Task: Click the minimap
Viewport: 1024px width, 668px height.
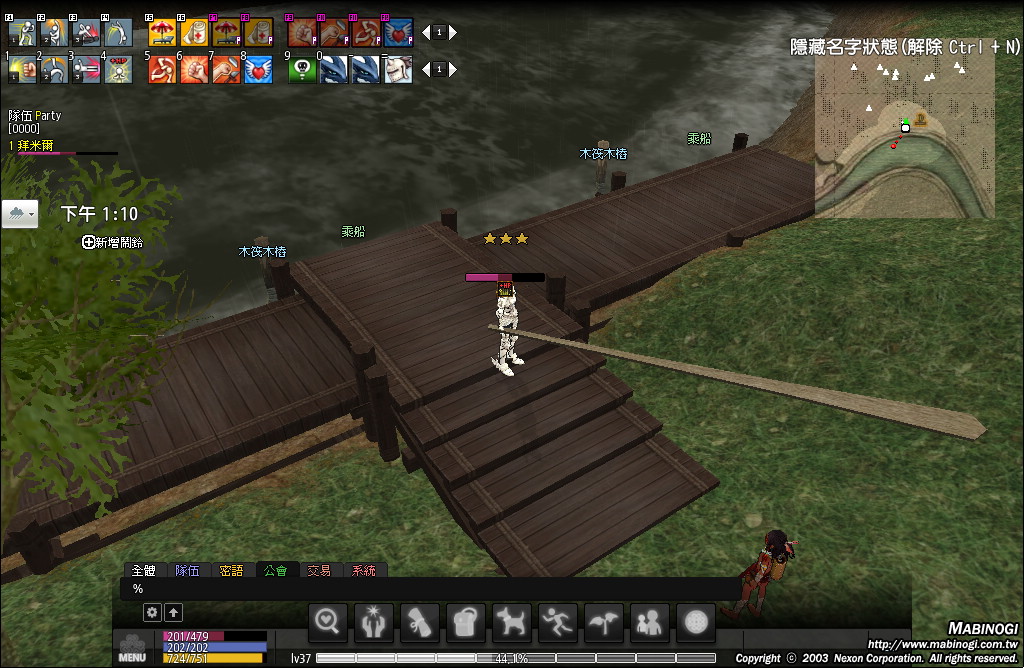Action: pyautogui.click(x=904, y=134)
